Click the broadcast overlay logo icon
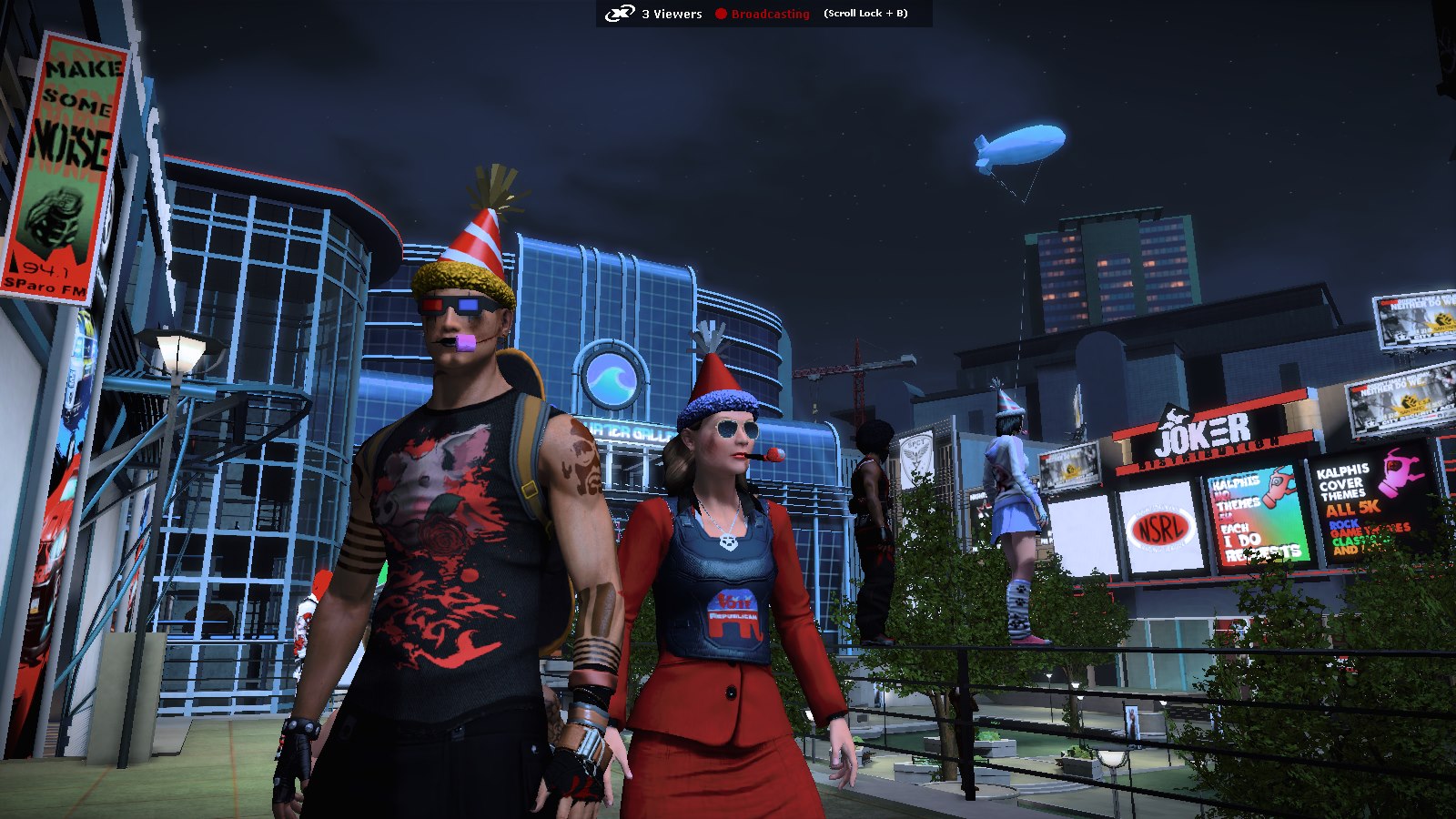Screen dimensions: 1456x819 [x=620, y=14]
